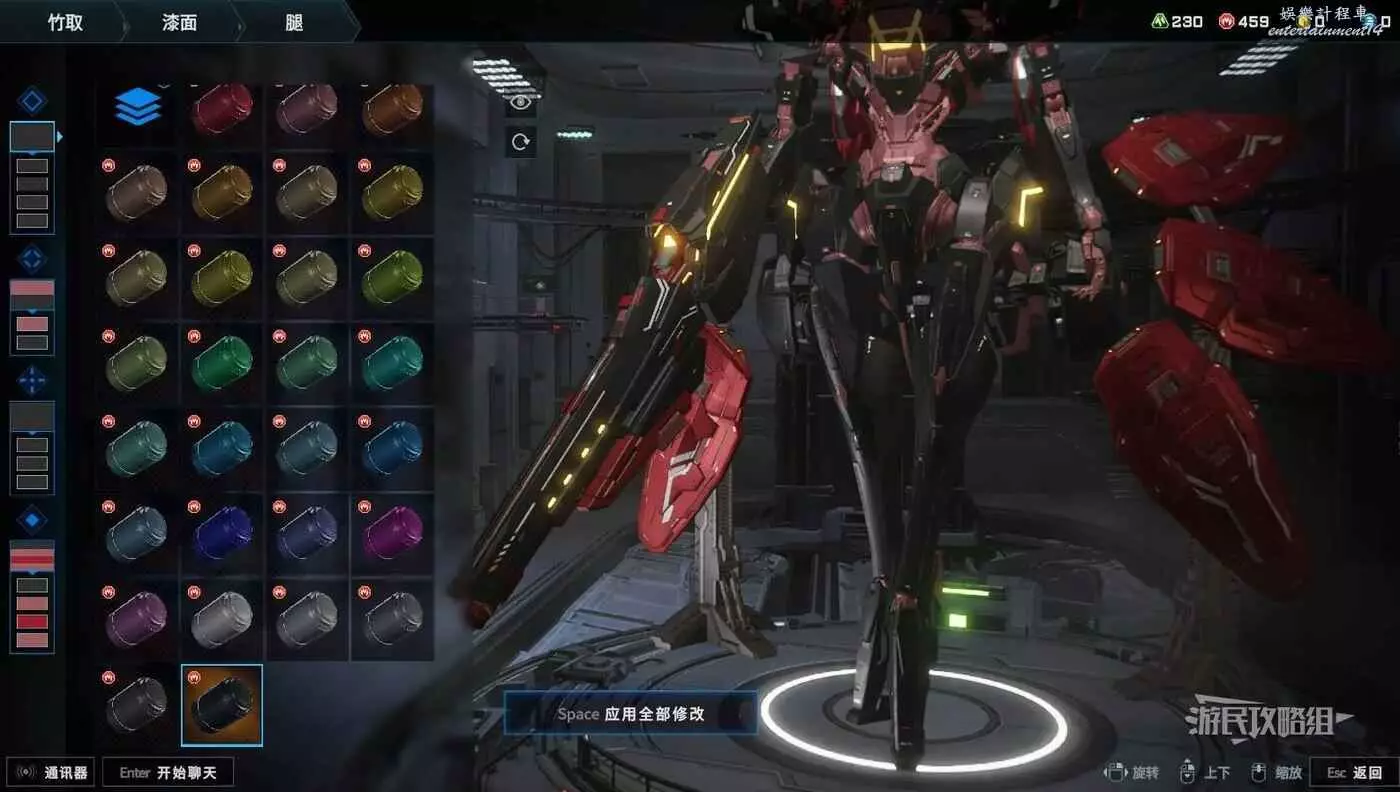The image size is (1400, 792).
Task: Go back using the 返回 button
Action: 1354,772
